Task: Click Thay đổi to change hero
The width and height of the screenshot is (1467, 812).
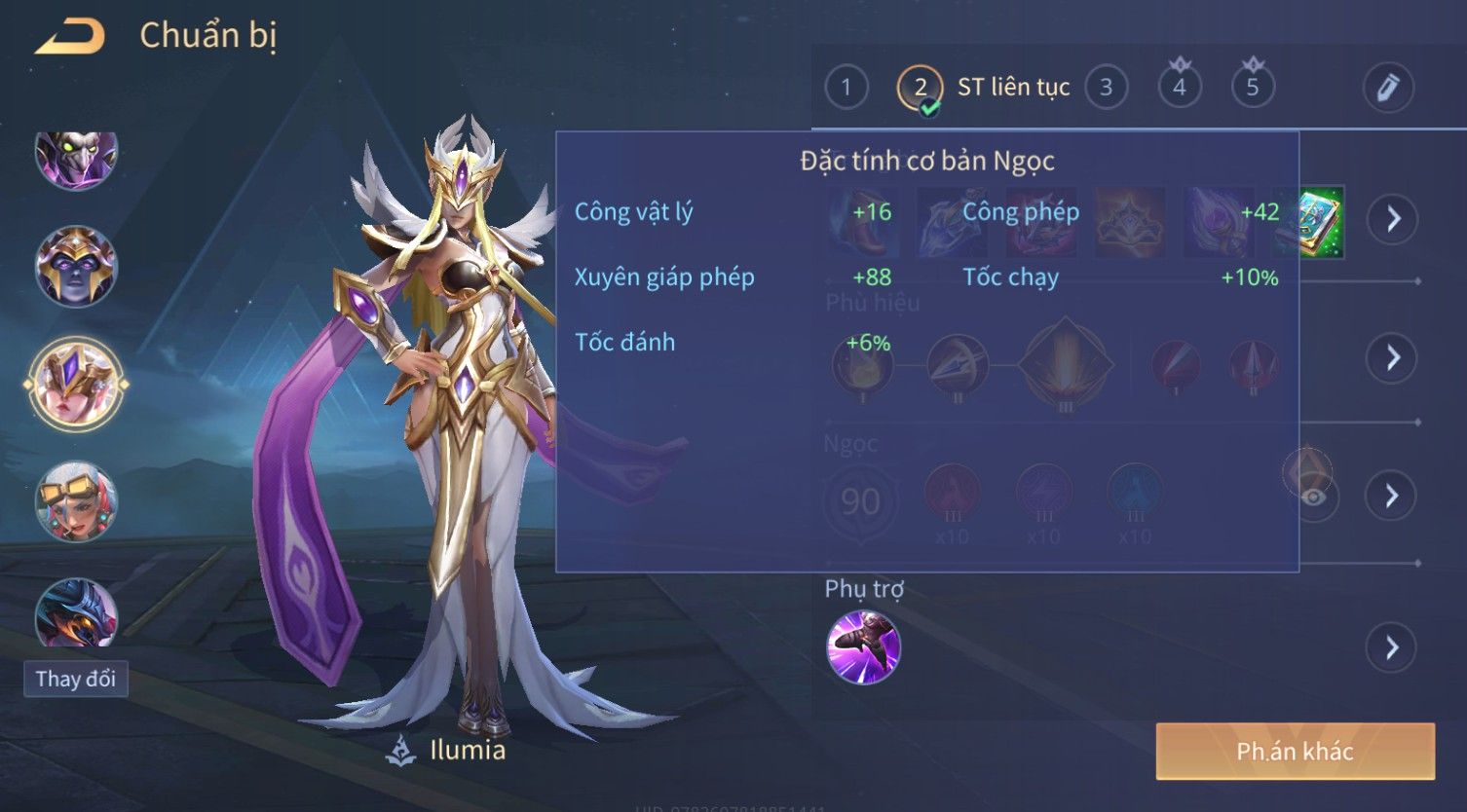Action: [x=75, y=679]
